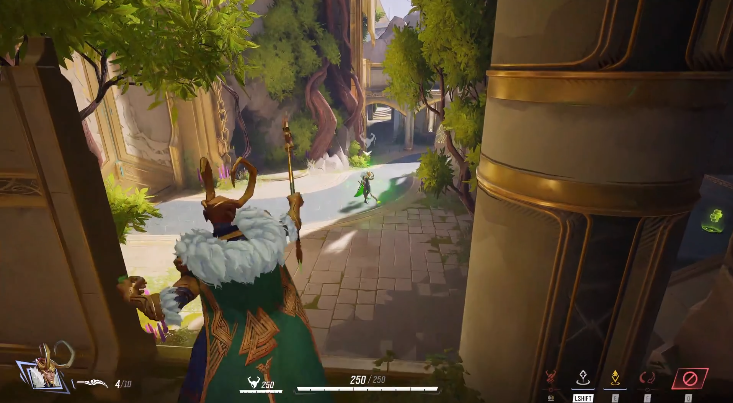
Task: Use the yellow rune stone ability
Action: [x=615, y=378]
